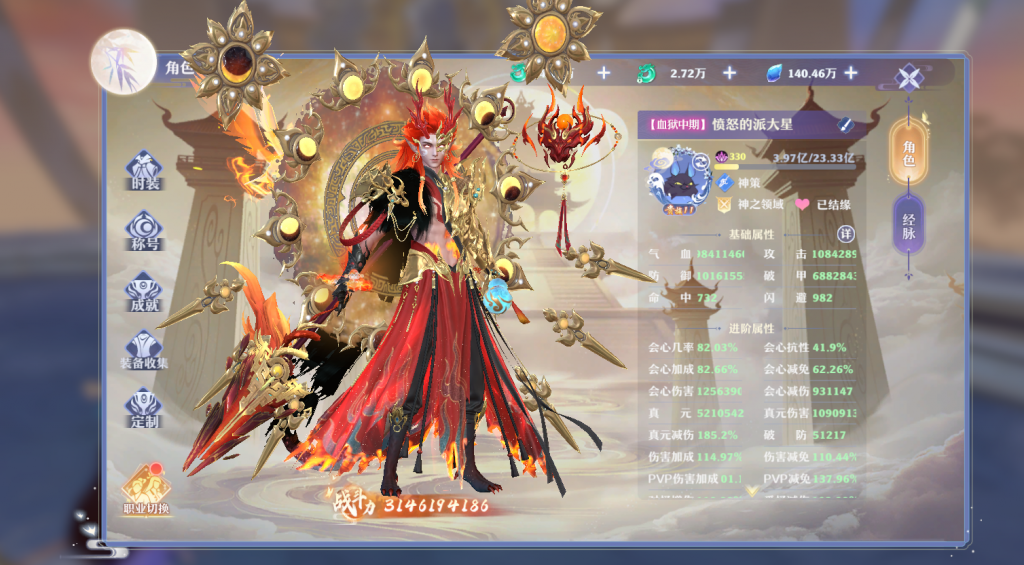Click the 神策 class icon
The image size is (1024, 565).
(x=725, y=183)
